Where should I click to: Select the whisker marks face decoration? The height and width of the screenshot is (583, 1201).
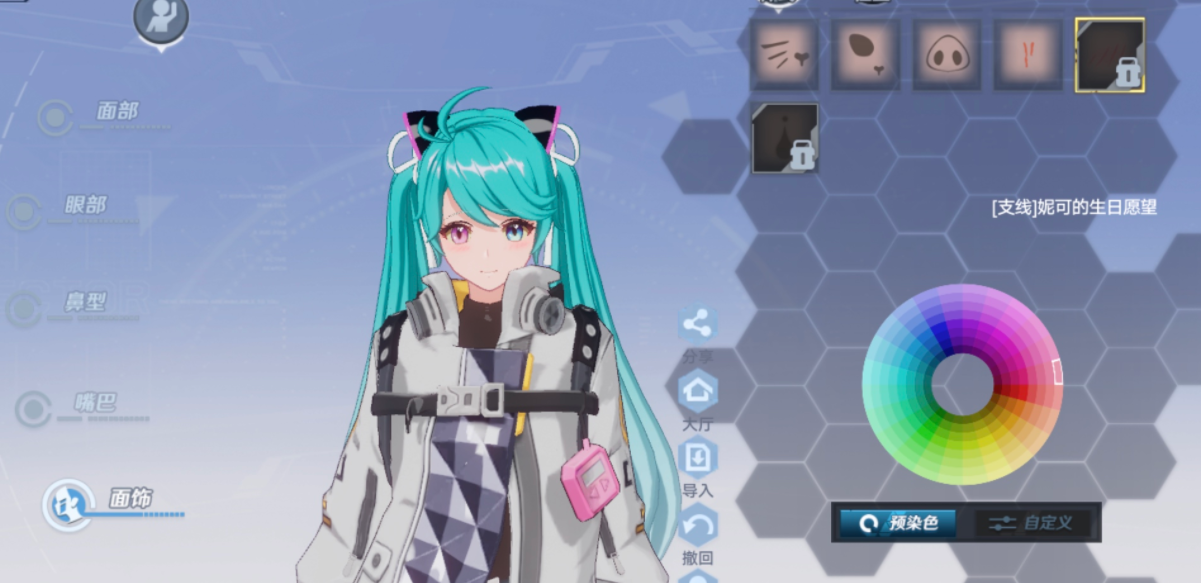tap(784, 55)
